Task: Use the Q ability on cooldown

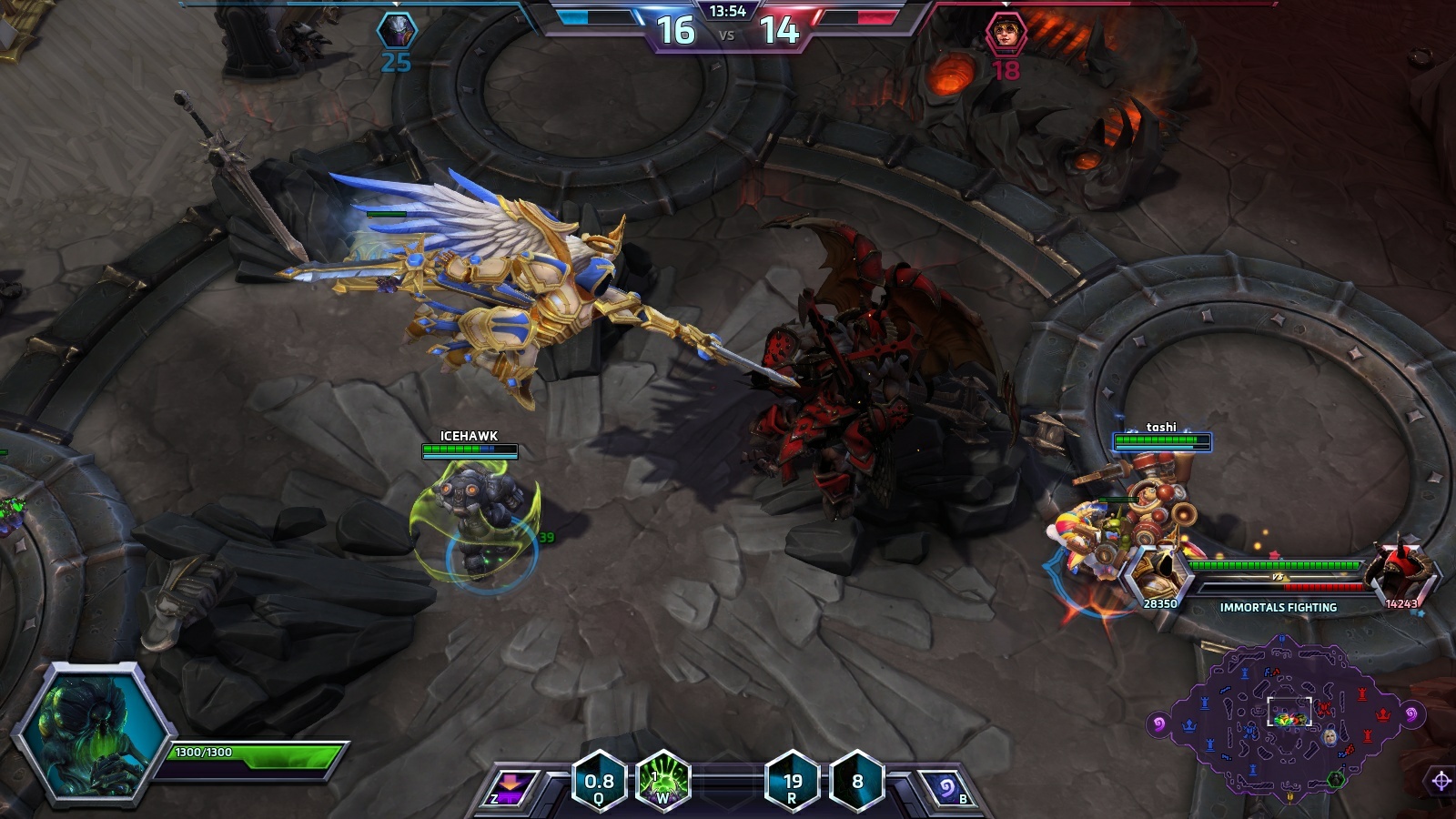Action: (599, 781)
